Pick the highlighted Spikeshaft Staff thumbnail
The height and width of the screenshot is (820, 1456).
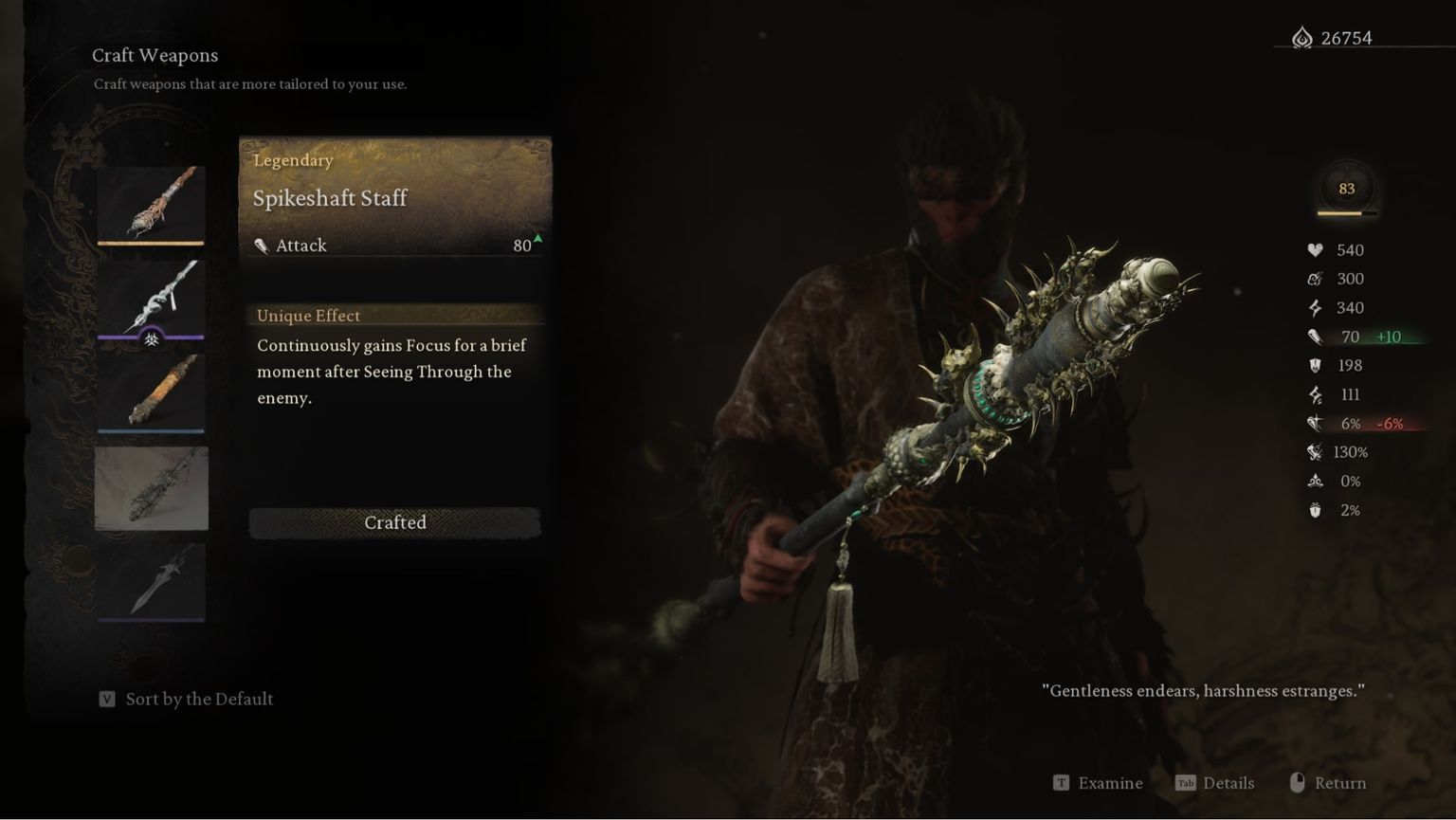[151, 487]
